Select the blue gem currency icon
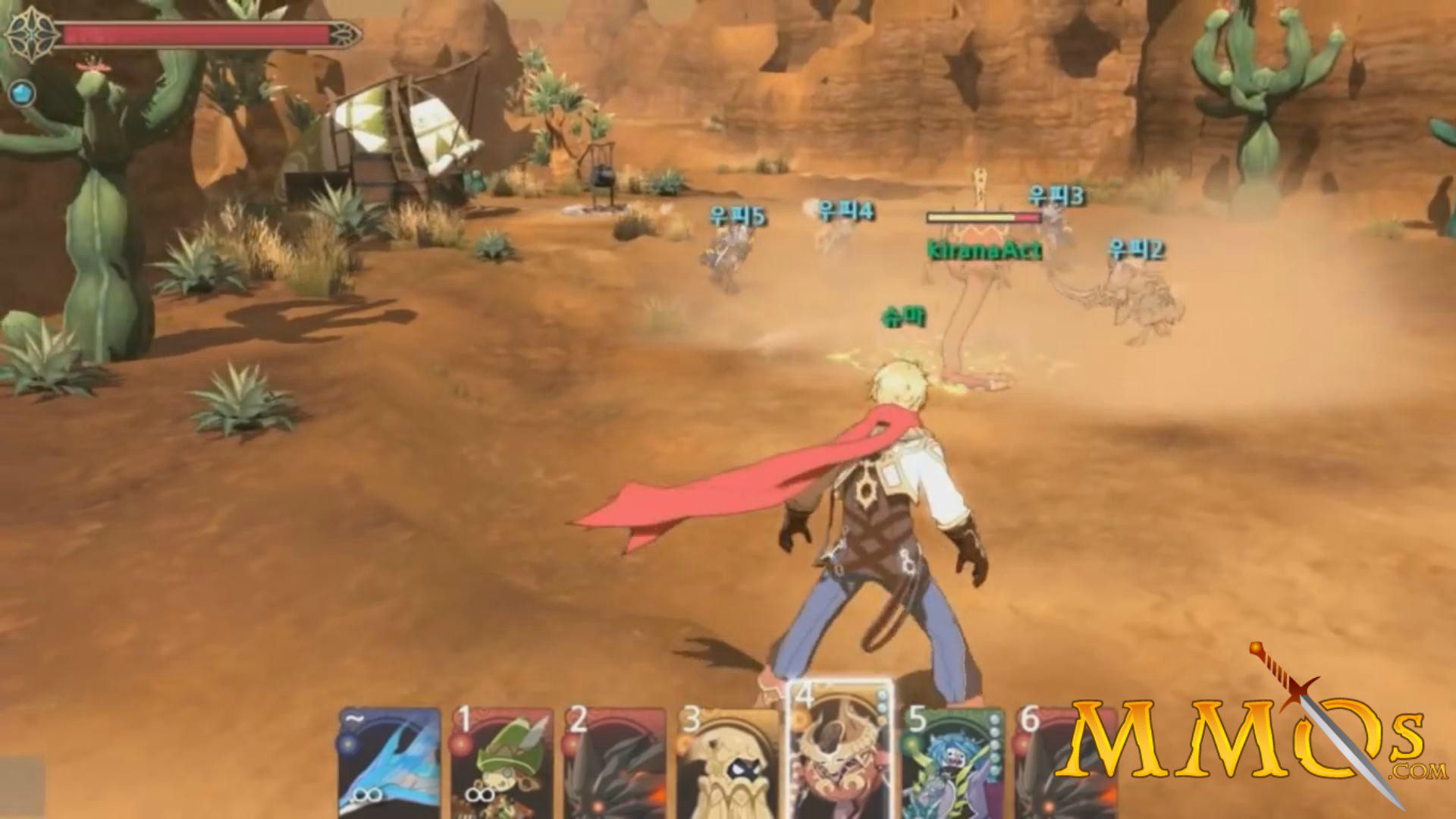This screenshot has width=1456, height=819. click(x=23, y=93)
